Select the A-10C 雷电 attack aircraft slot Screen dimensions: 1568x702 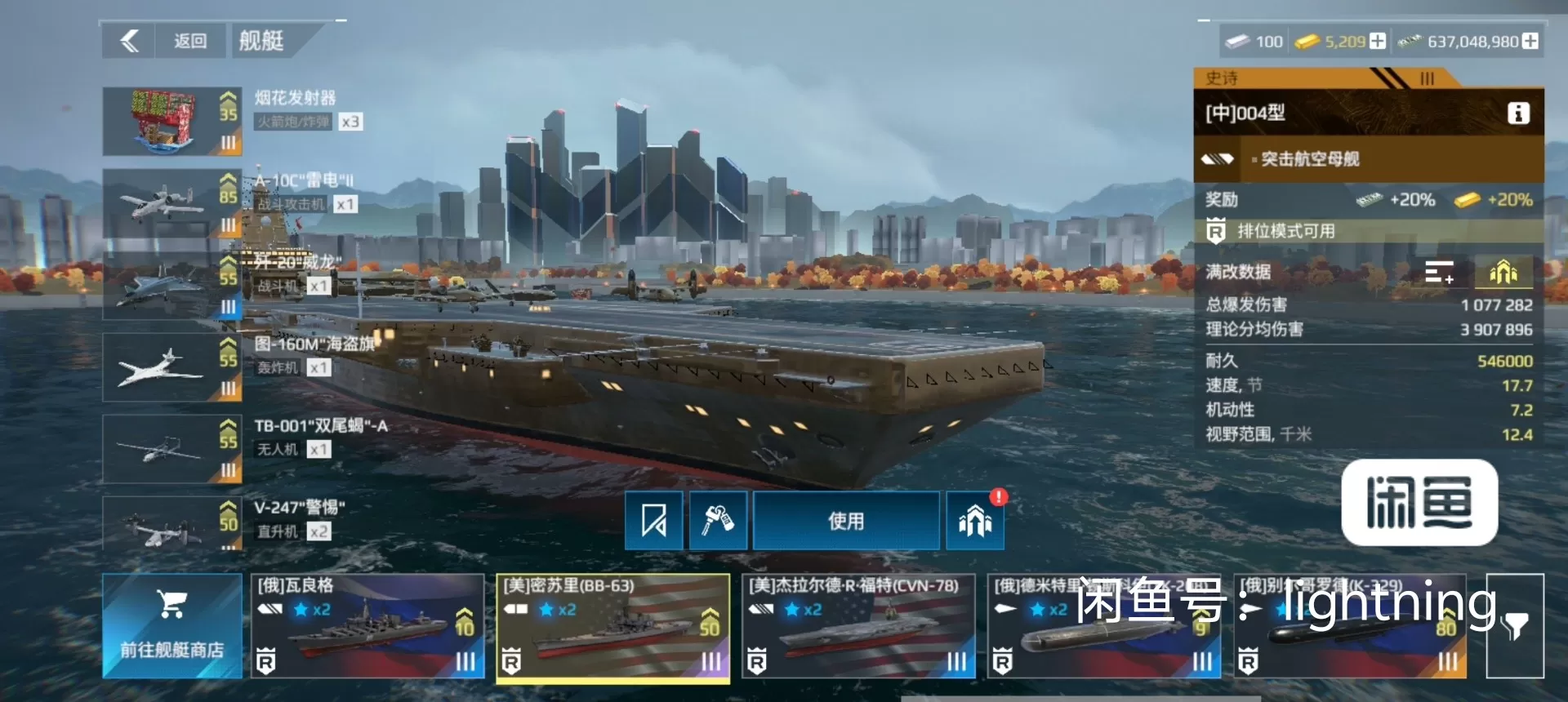(x=171, y=203)
